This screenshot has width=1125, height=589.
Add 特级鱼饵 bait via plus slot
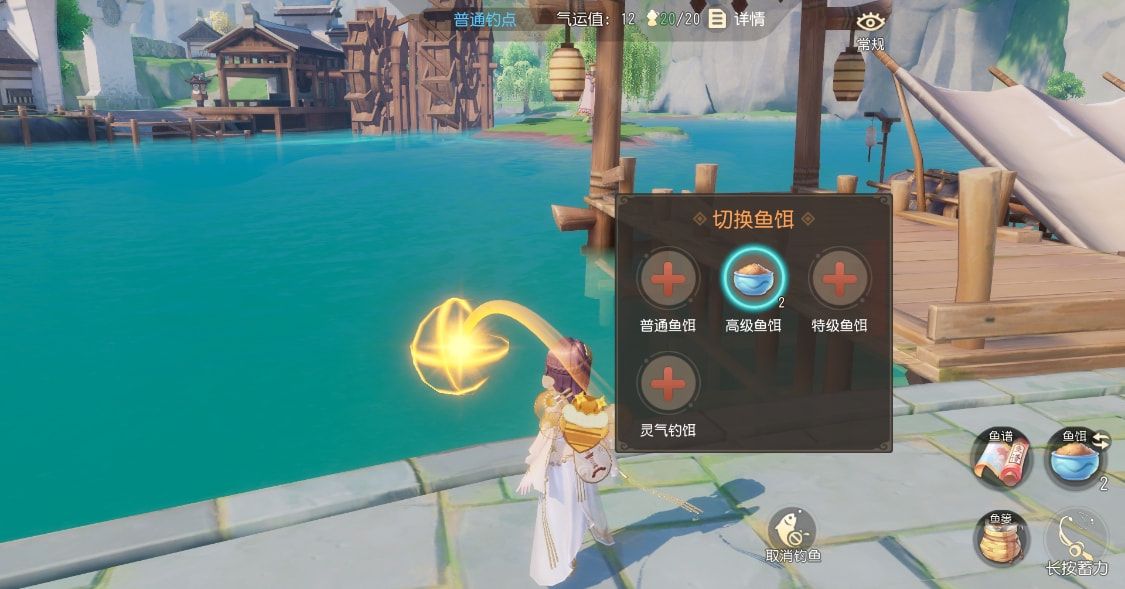click(x=839, y=278)
